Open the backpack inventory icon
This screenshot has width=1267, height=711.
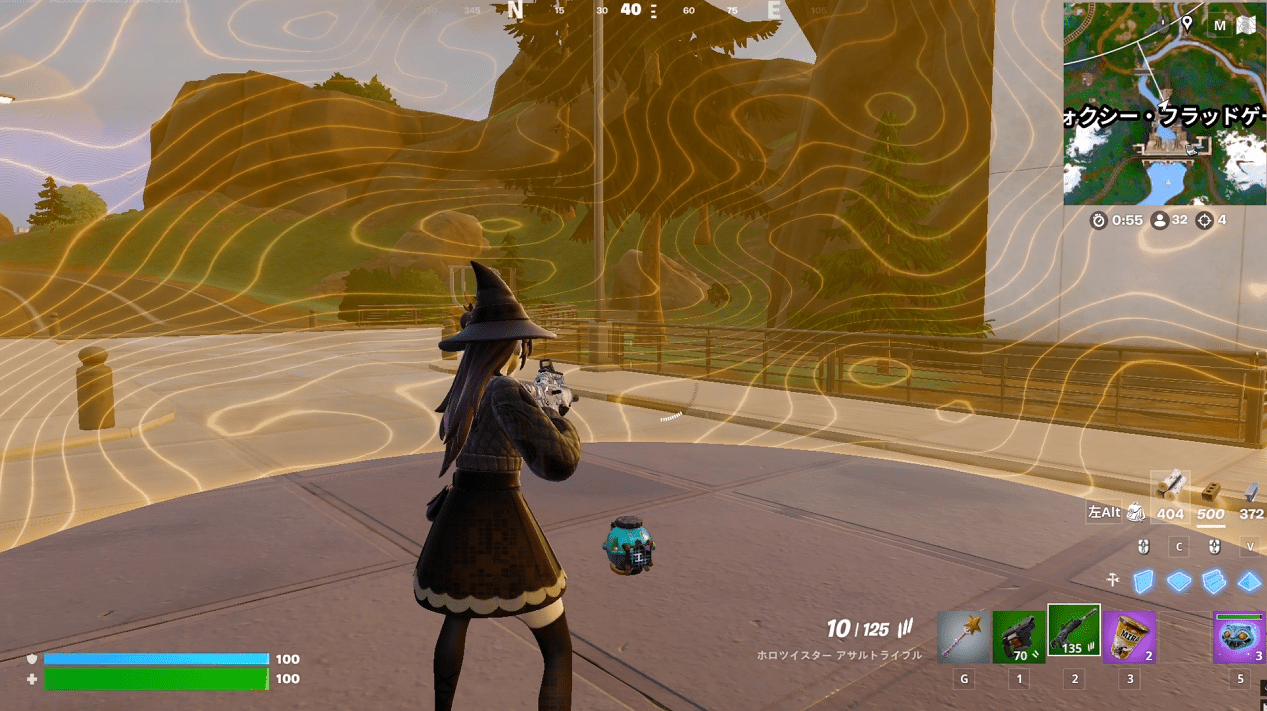point(1135,512)
